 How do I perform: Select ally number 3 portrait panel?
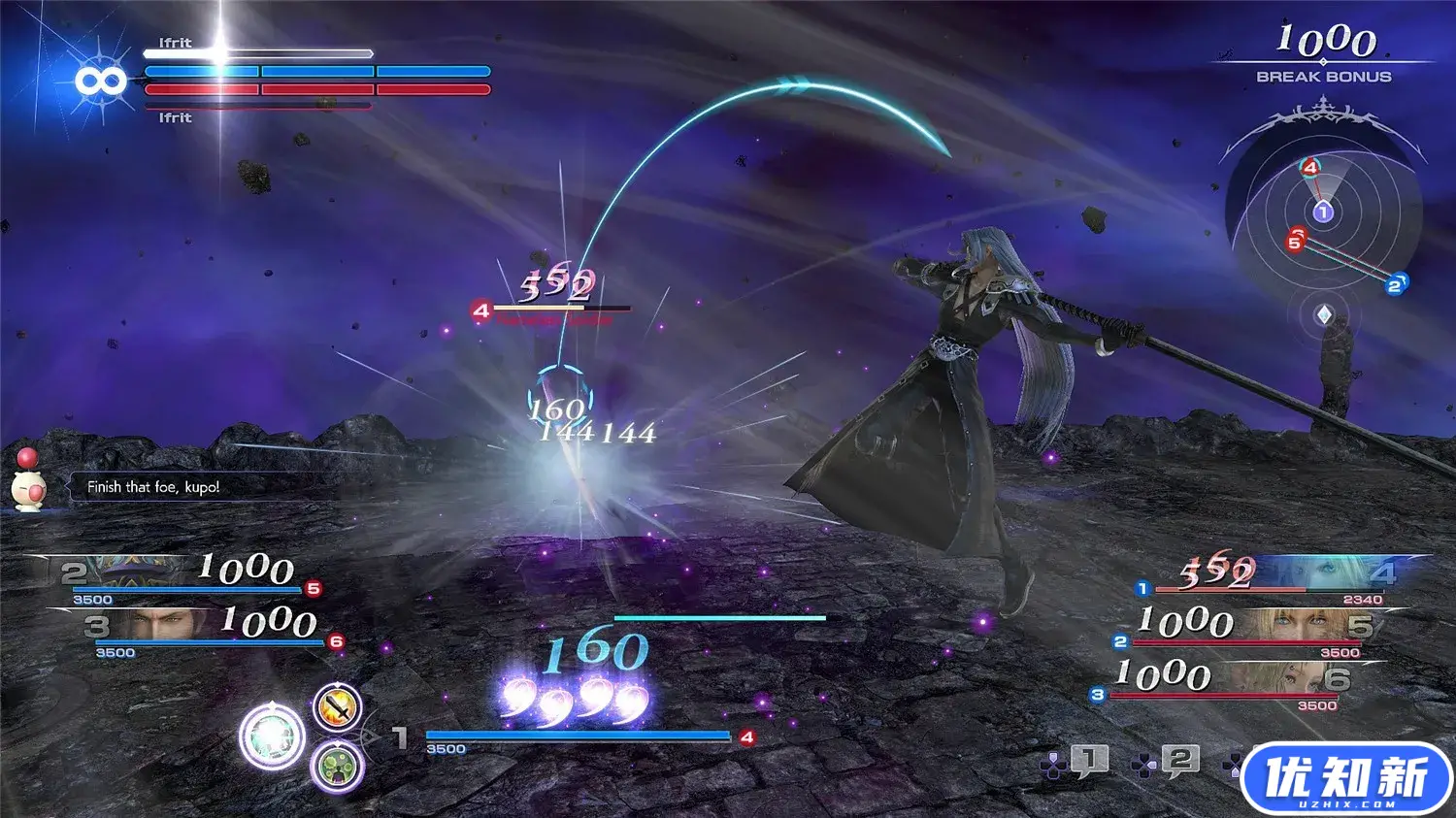pyautogui.click(x=165, y=626)
